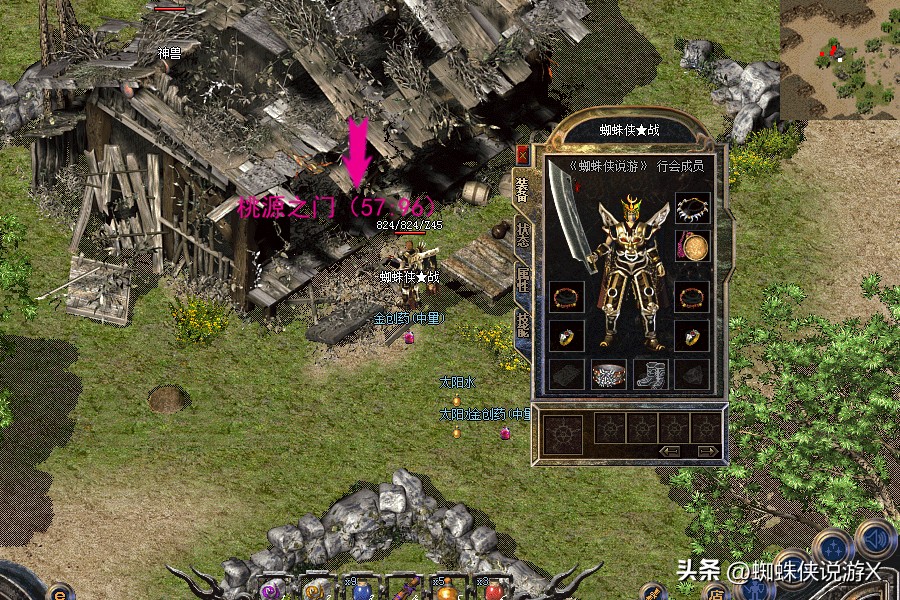Viewport: 900px width, 600px height.
Task: Click the silver boots slot
Action: (x=650, y=375)
